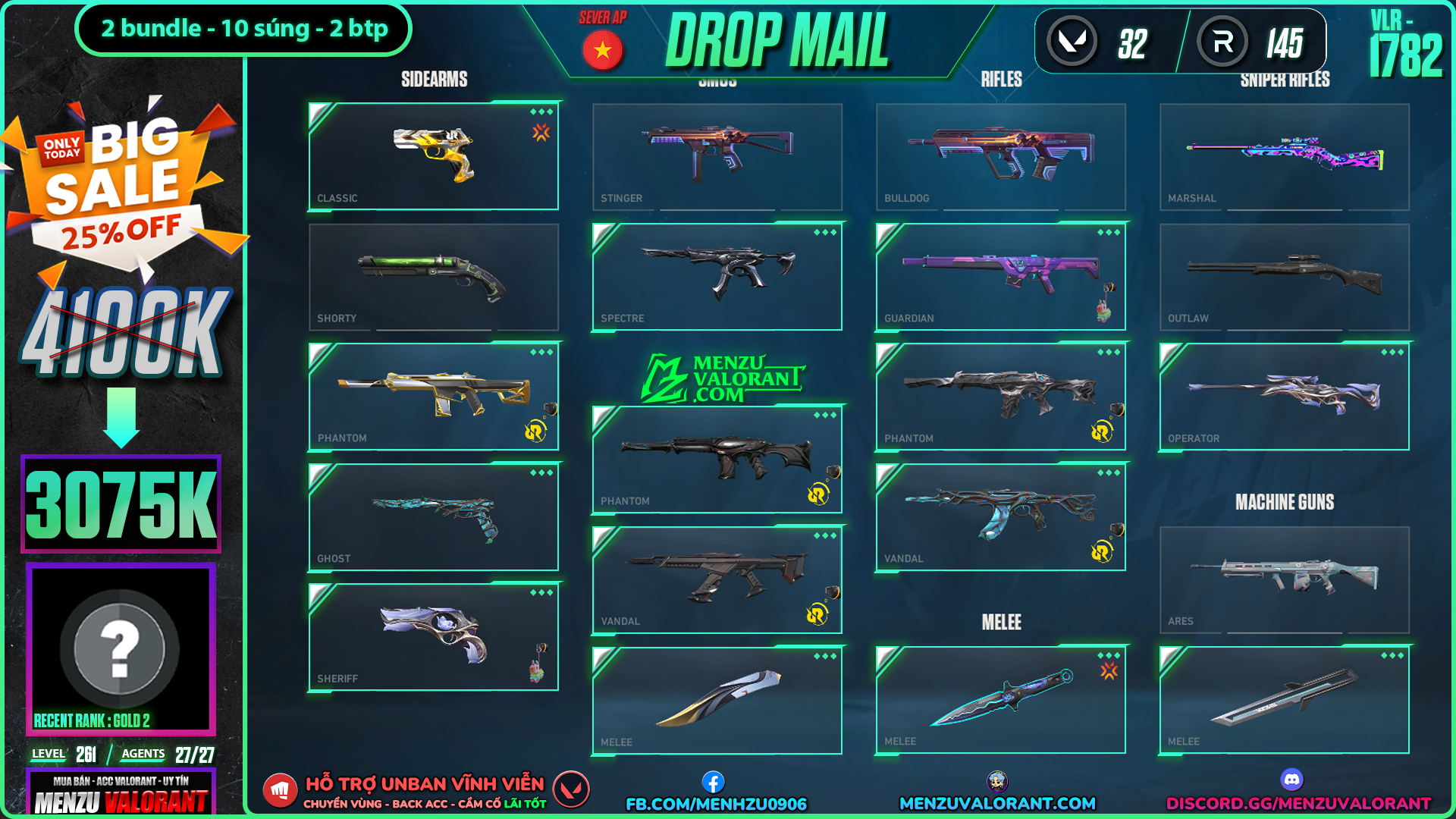Screen dimensions: 1456x819
Task: Open the green Shorty skin tile
Action: tap(434, 277)
